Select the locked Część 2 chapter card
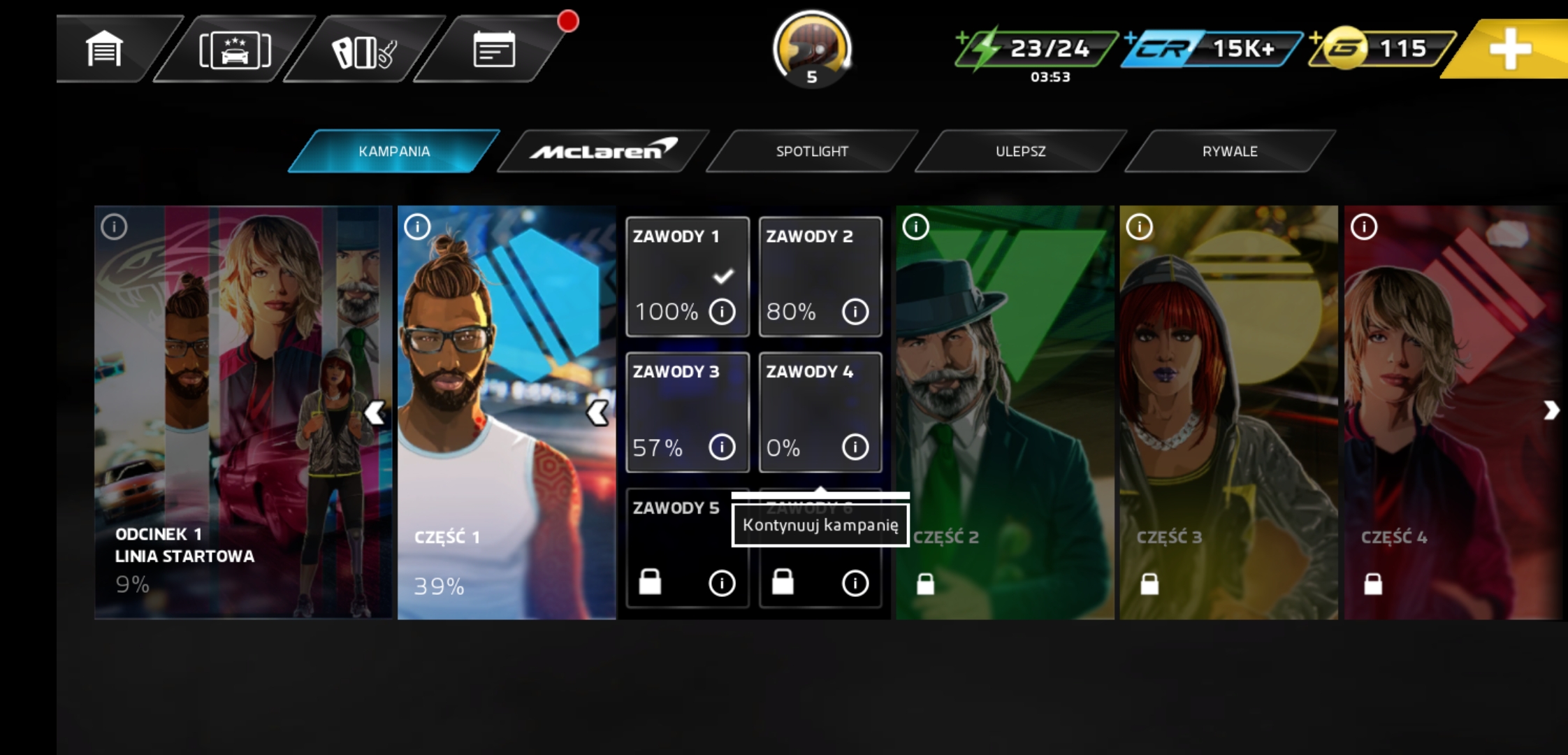This screenshot has width=1568, height=755. click(1005, 412)
